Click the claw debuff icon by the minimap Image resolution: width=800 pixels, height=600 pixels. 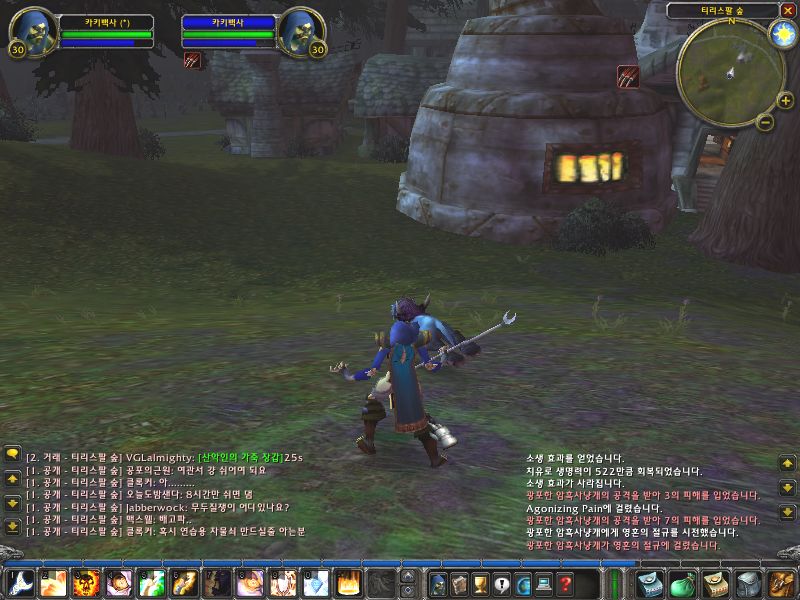628,75
